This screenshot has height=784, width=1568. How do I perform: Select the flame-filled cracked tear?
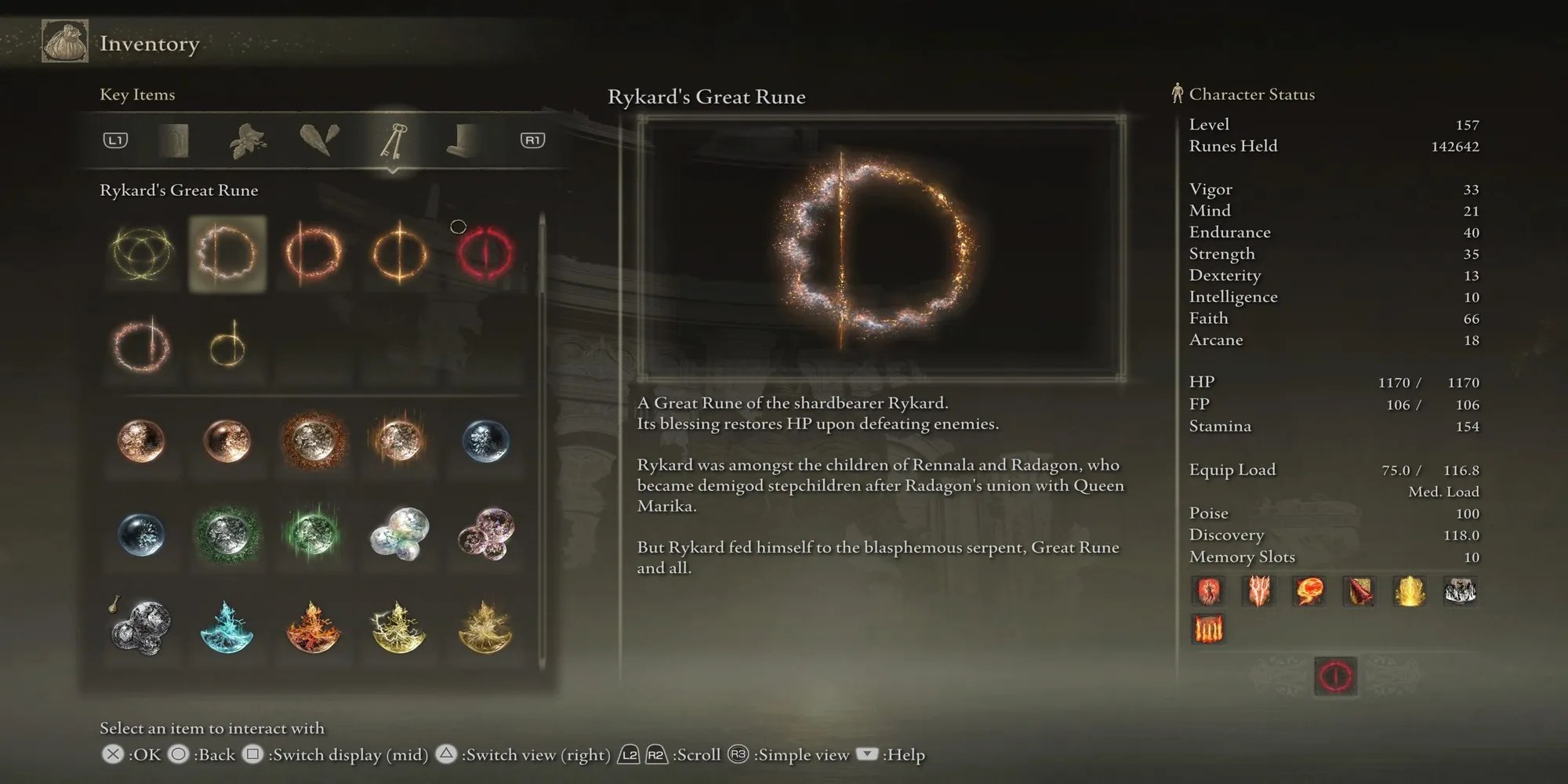[x=314, y=627]
